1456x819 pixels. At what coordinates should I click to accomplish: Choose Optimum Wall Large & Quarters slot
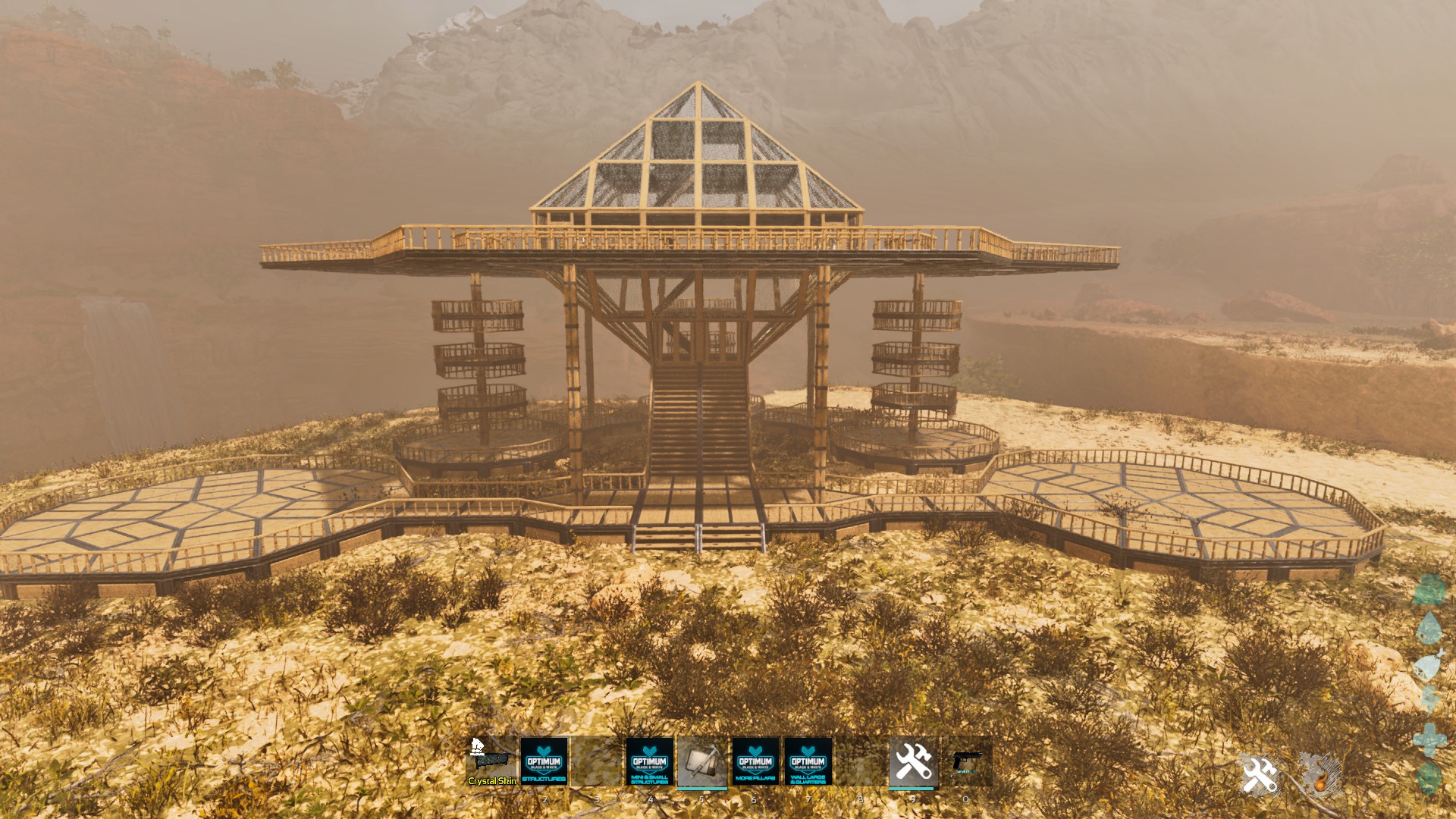808,761
